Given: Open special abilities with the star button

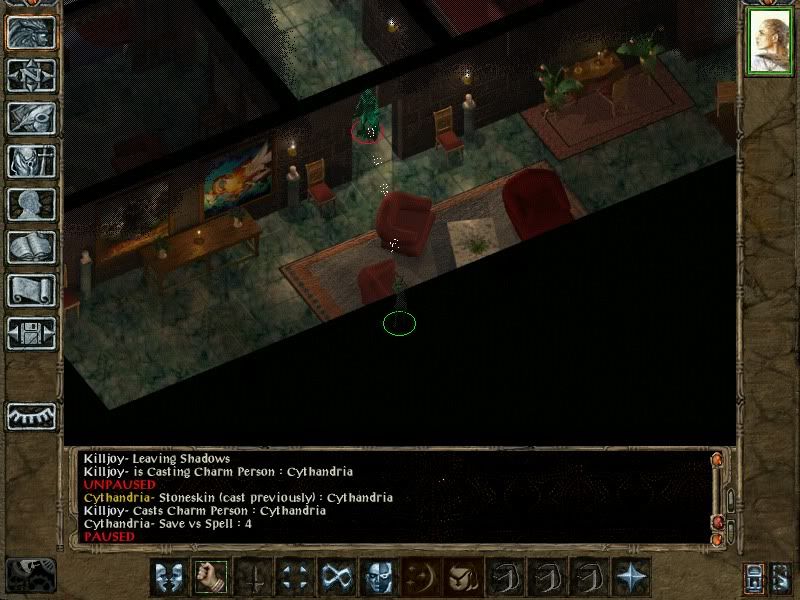Looking at the screenshot, I should click(631, 576).
